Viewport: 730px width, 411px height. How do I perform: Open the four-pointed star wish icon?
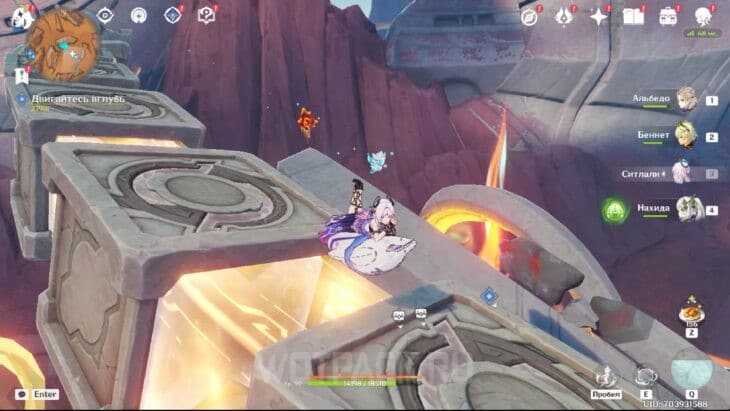[599, 16]
